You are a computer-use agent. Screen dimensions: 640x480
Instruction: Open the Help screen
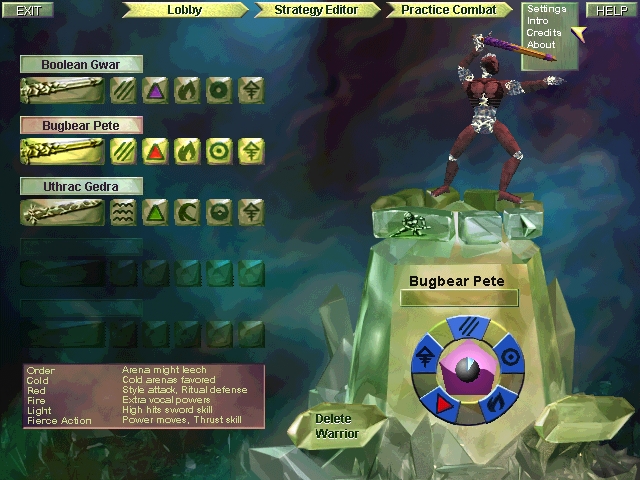click(x=611, y=10)
